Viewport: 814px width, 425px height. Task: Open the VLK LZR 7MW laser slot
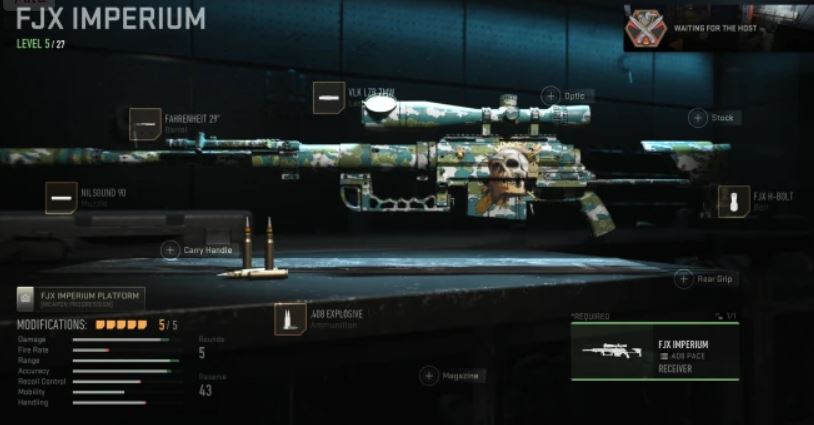point(329,97)
